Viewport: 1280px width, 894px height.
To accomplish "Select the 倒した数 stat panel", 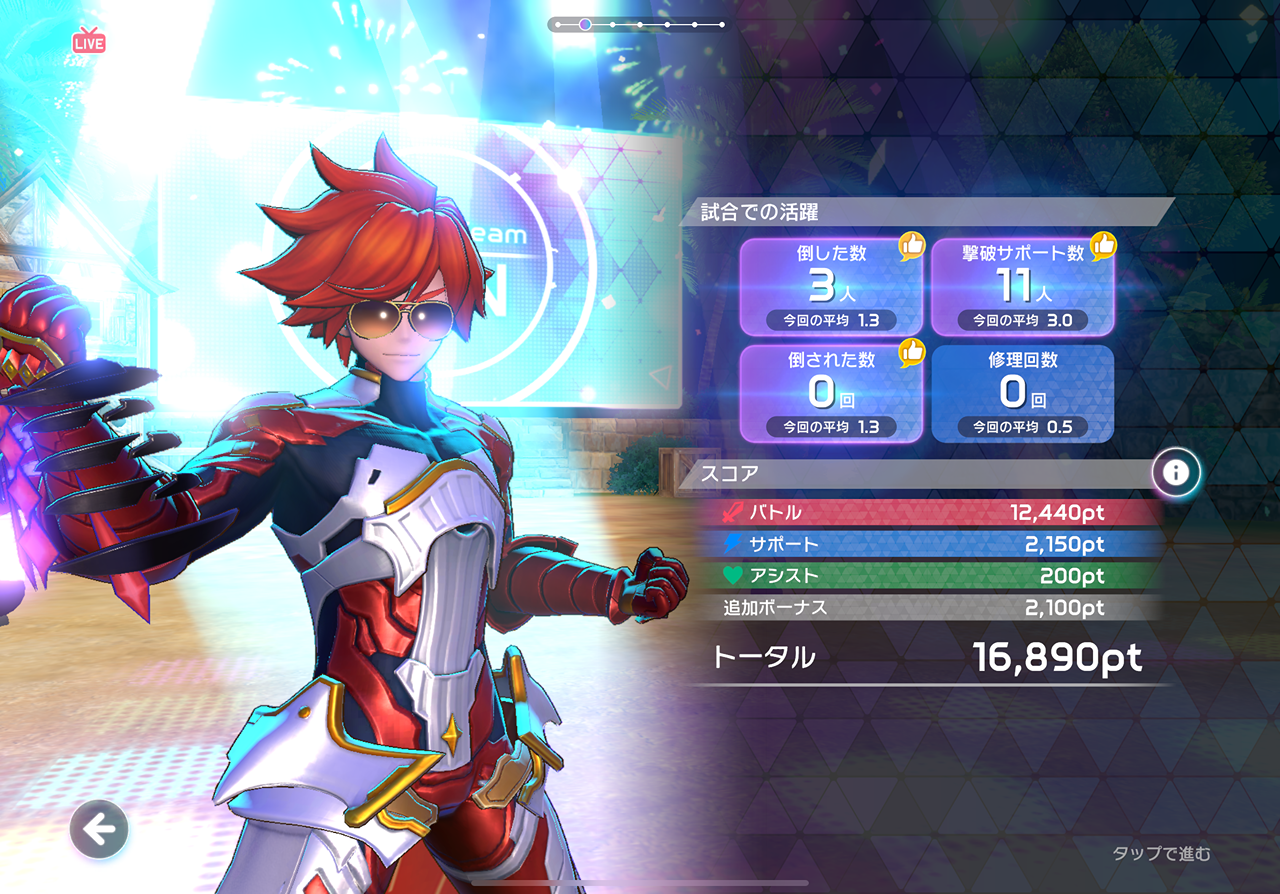I will pos(831,287).
